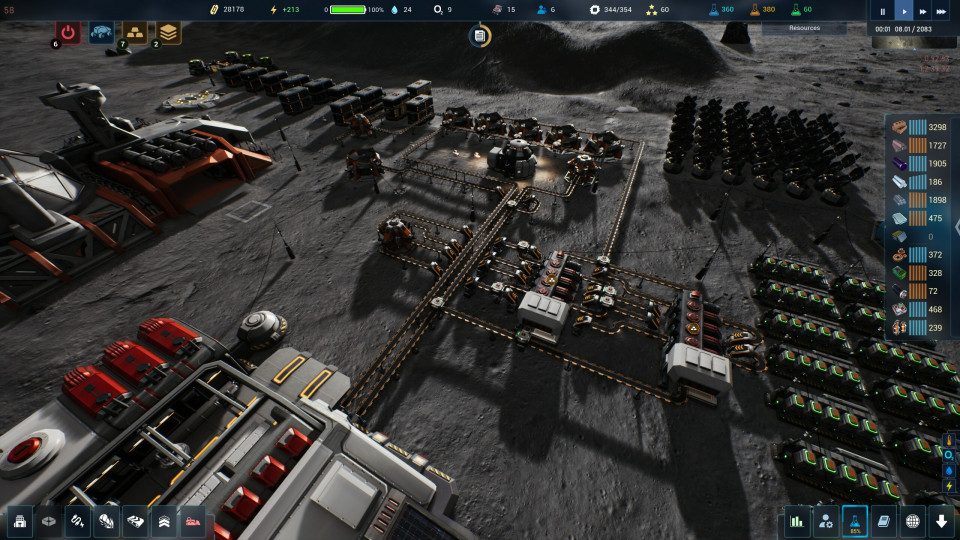Click the white down arrow button
Viewport: 960px width, 540px height.
pyautogui.click(x=941, y=521)
